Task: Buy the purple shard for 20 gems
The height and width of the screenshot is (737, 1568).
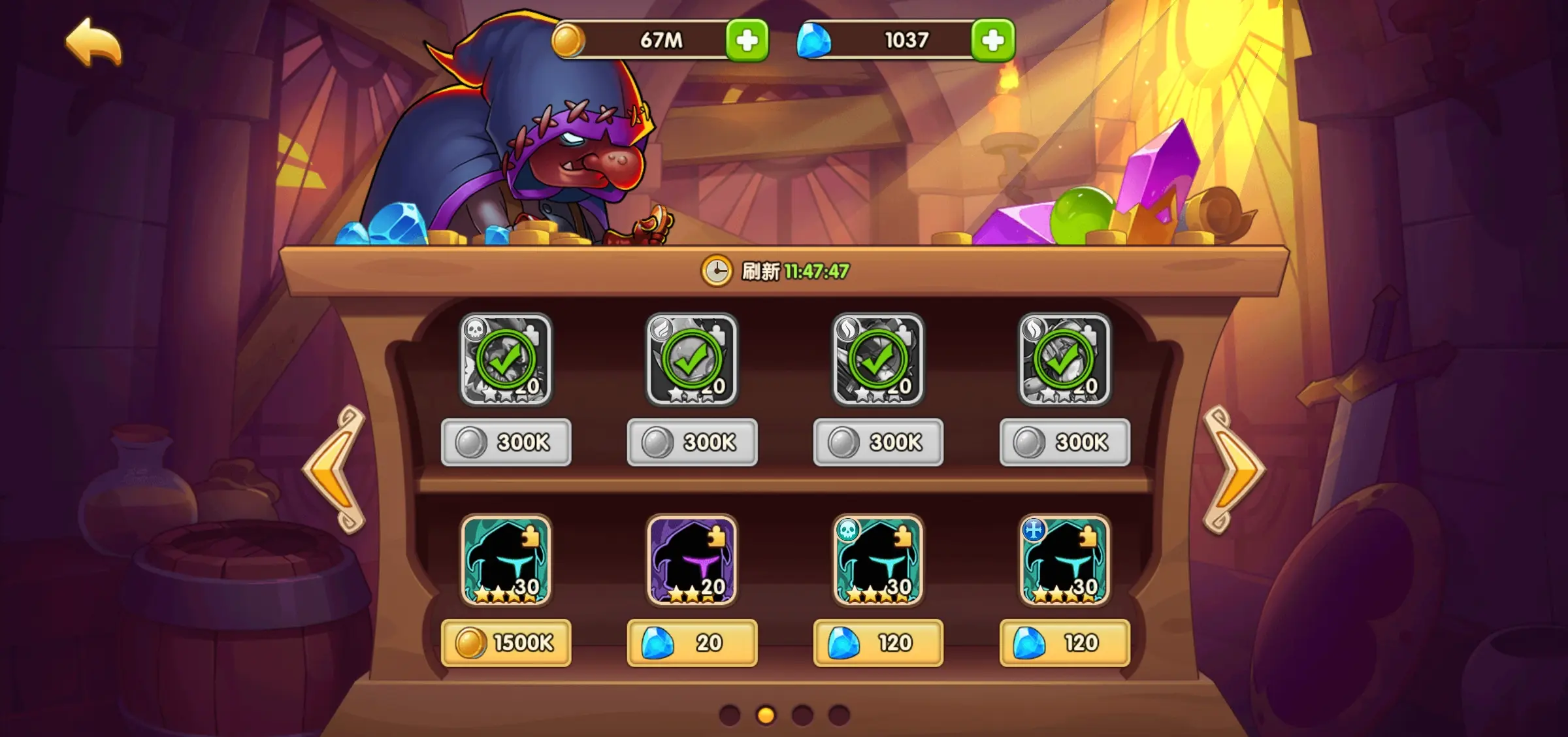Action: pyautogui.click(x=692, y=643)
